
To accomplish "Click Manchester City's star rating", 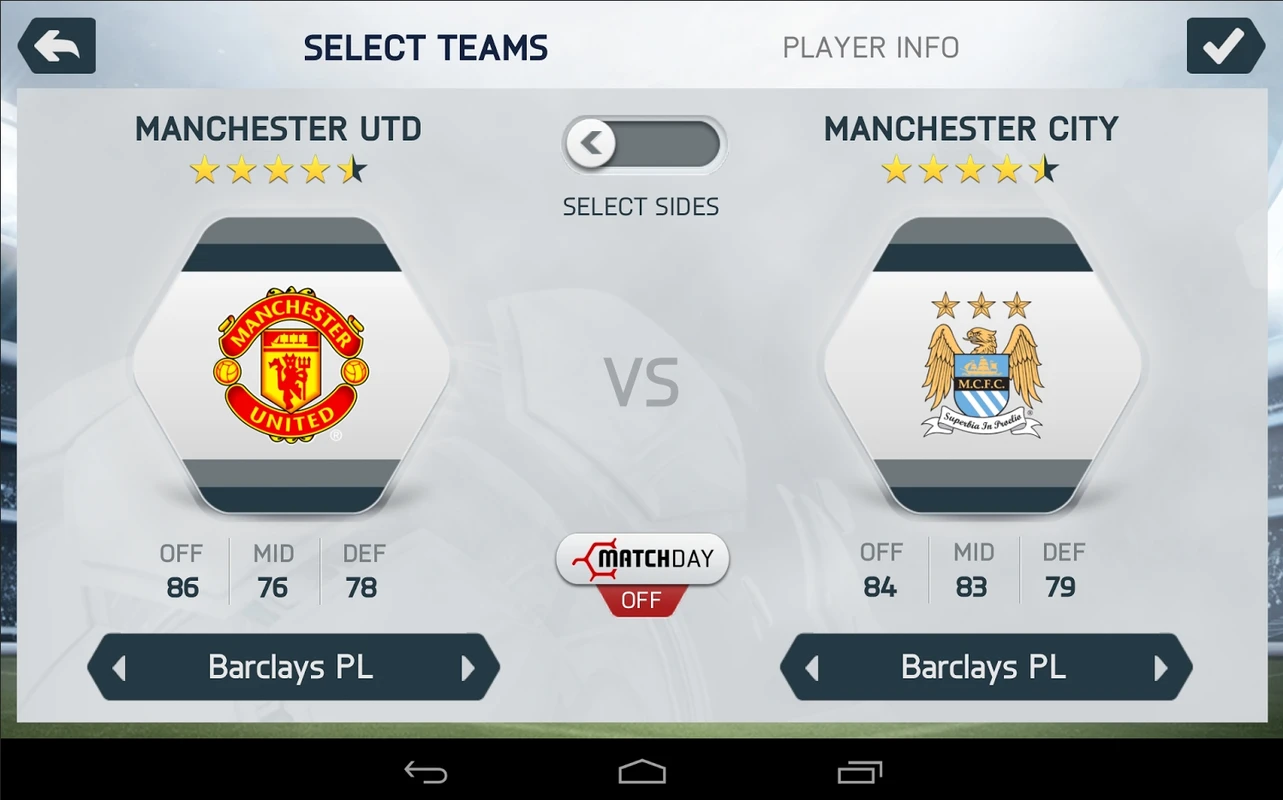I will click(971, 169).
